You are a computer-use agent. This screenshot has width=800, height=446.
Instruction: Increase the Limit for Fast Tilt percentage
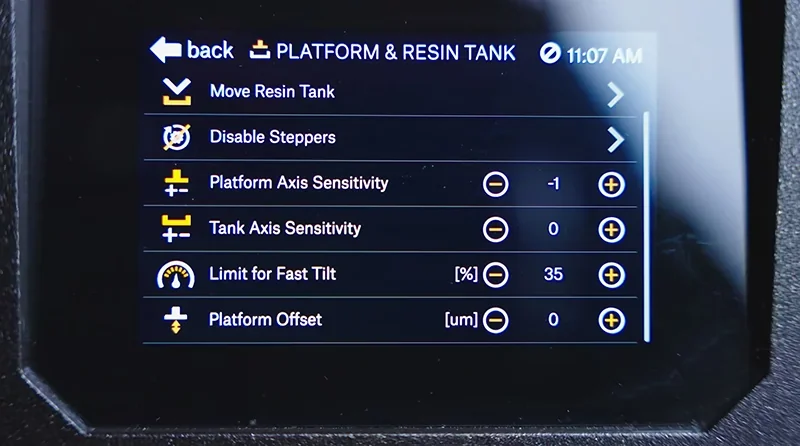coord(611,275)
